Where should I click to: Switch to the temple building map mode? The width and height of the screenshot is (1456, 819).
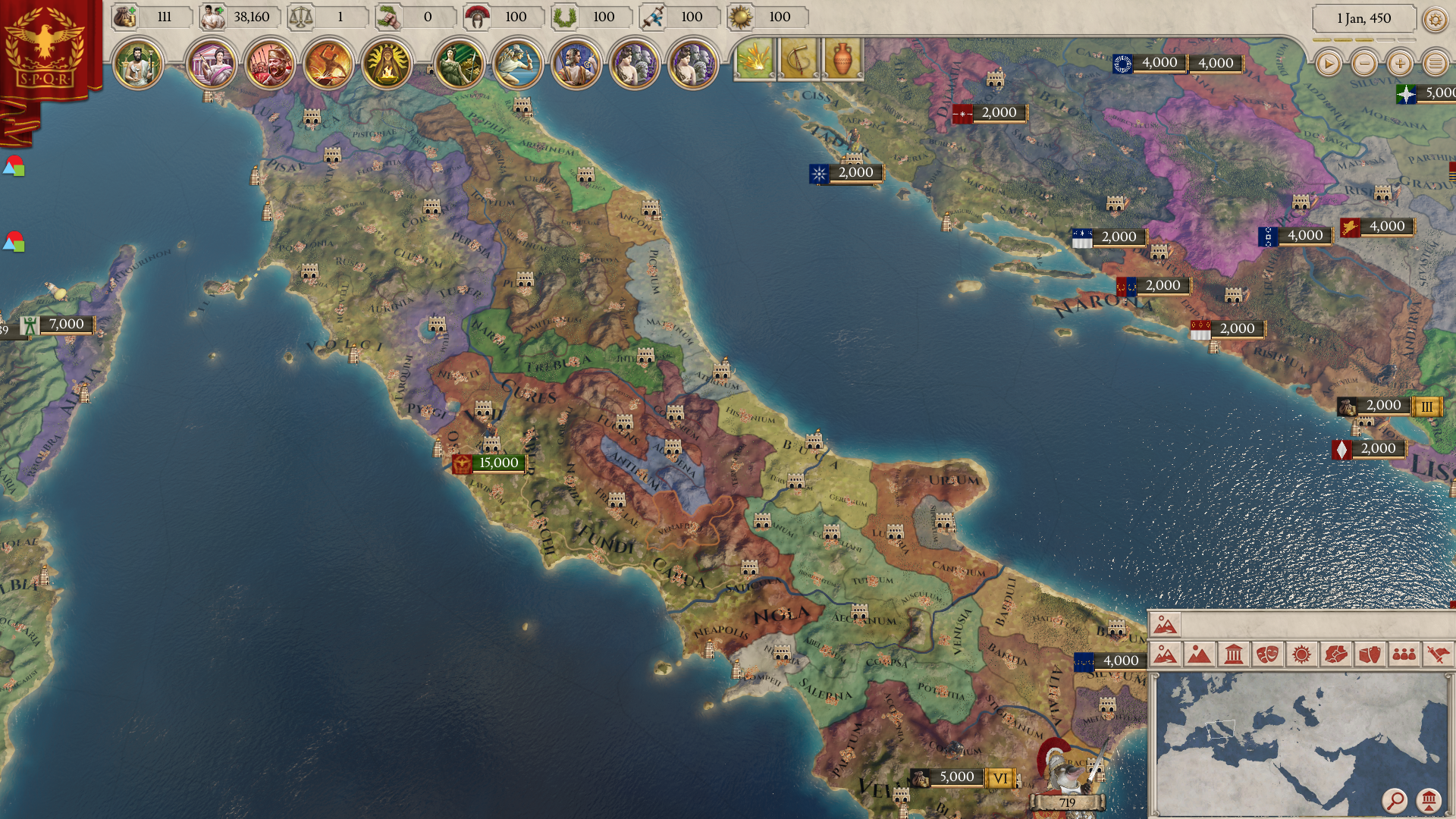point(1233,654)
